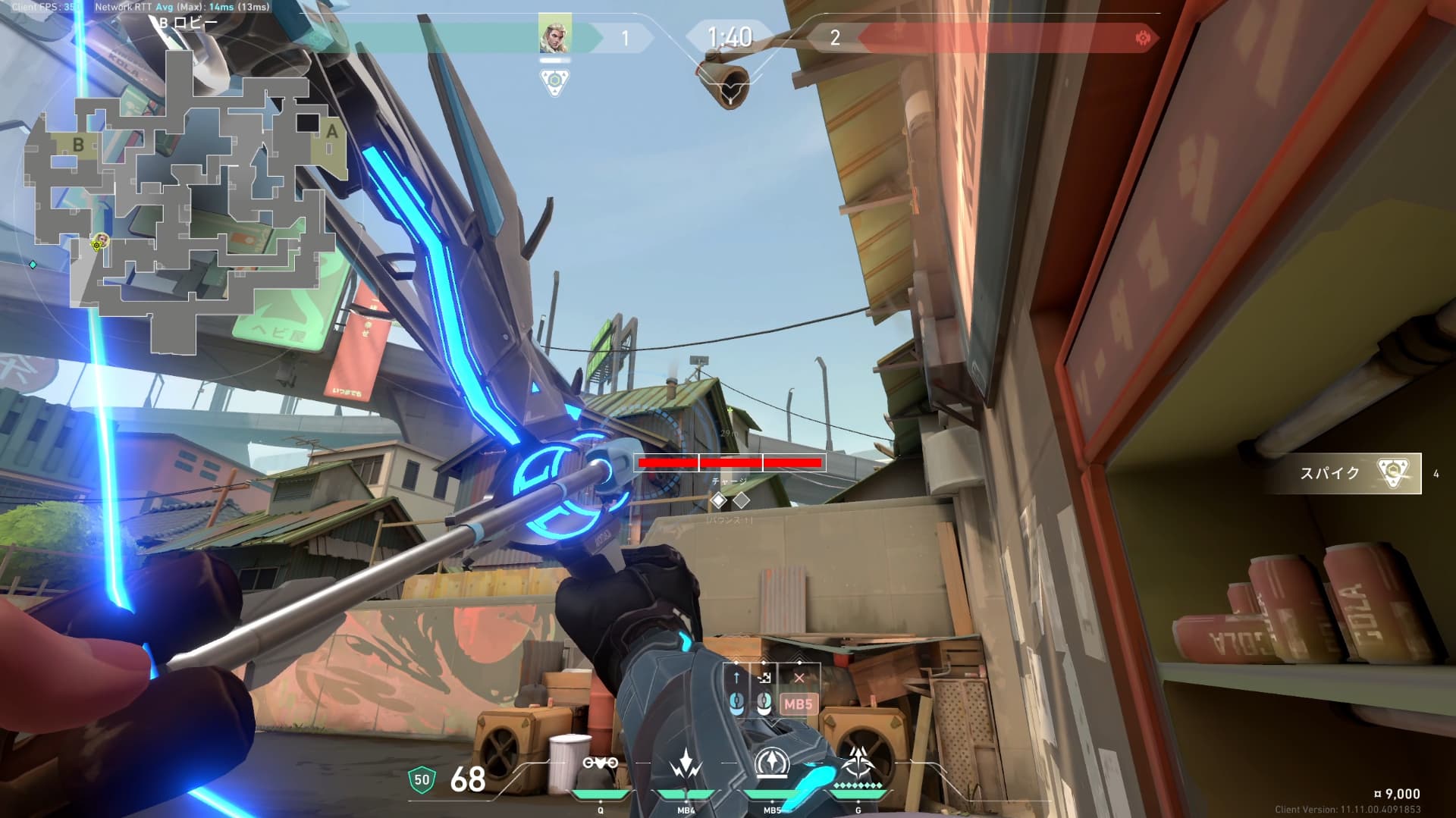
Task: Click the Recon Bolt ability icon
Action: point(772,764)
